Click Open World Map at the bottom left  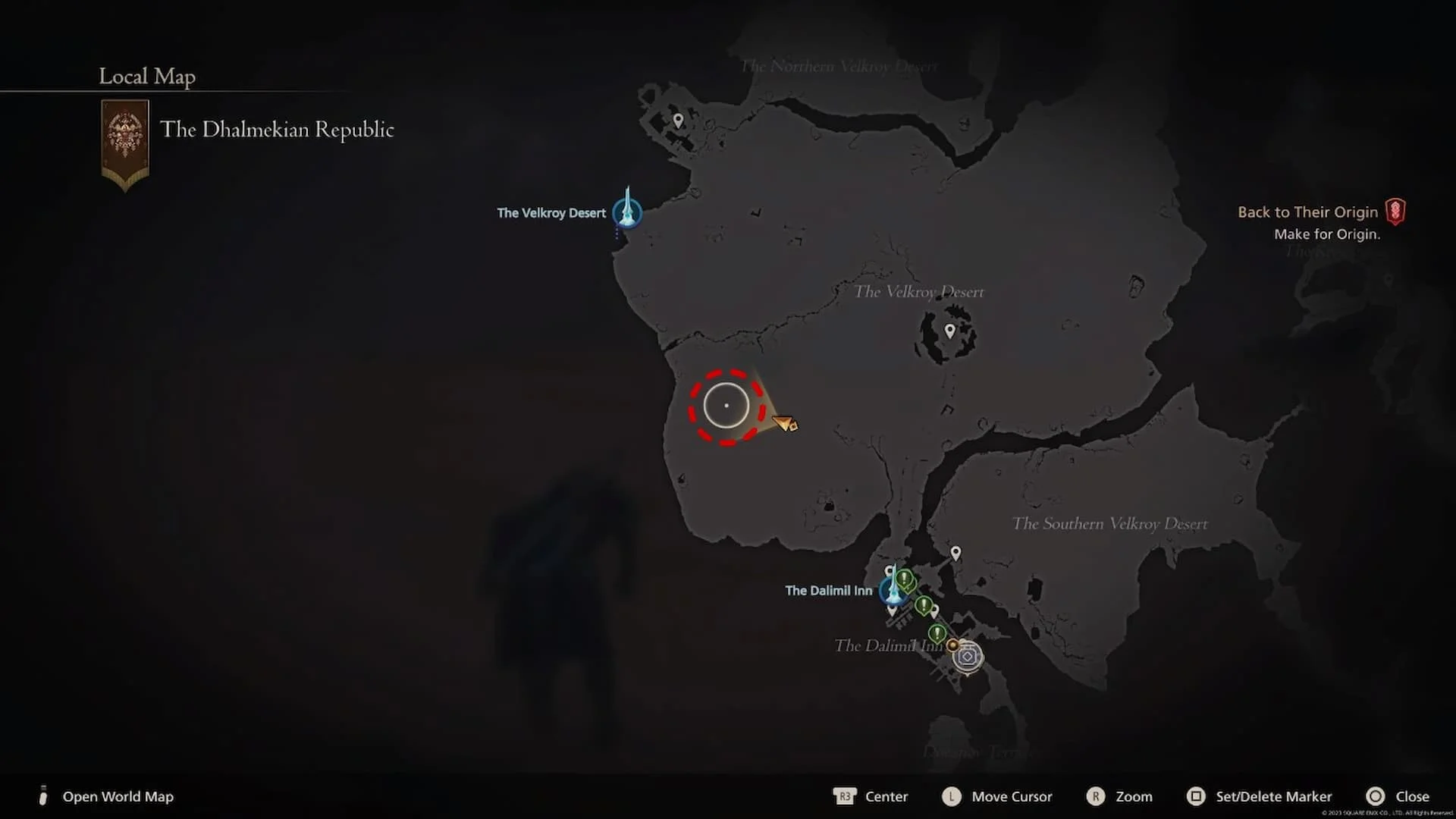pyautogui.click(x=118, y=796)
